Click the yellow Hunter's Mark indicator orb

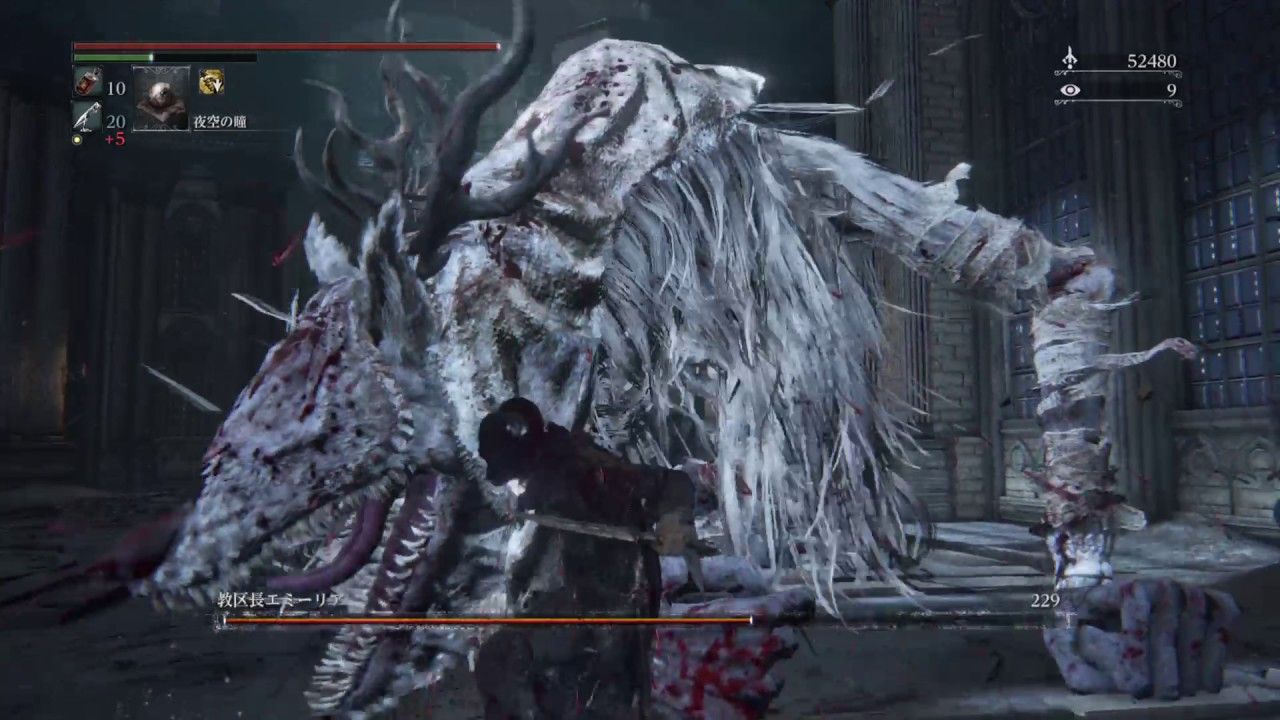pyautogui.click(x=76, y=140)
